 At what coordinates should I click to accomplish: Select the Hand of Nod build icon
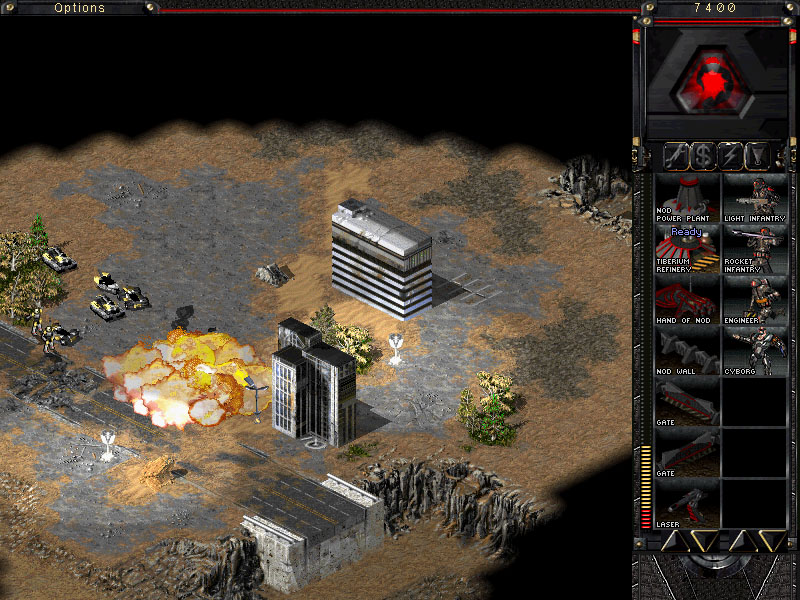pyautogui.click(x=687, y=299)
